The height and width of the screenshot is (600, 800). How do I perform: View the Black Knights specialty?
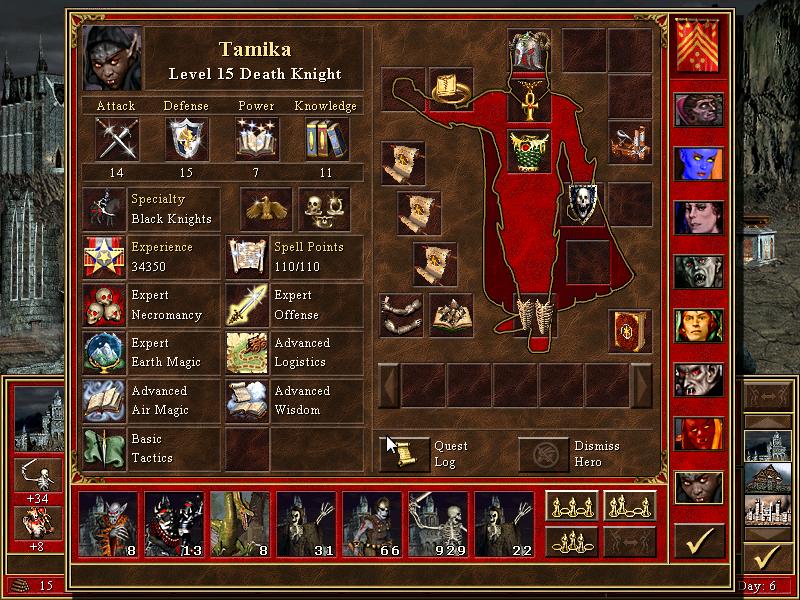pyautogui.click(x=104, y=209)
